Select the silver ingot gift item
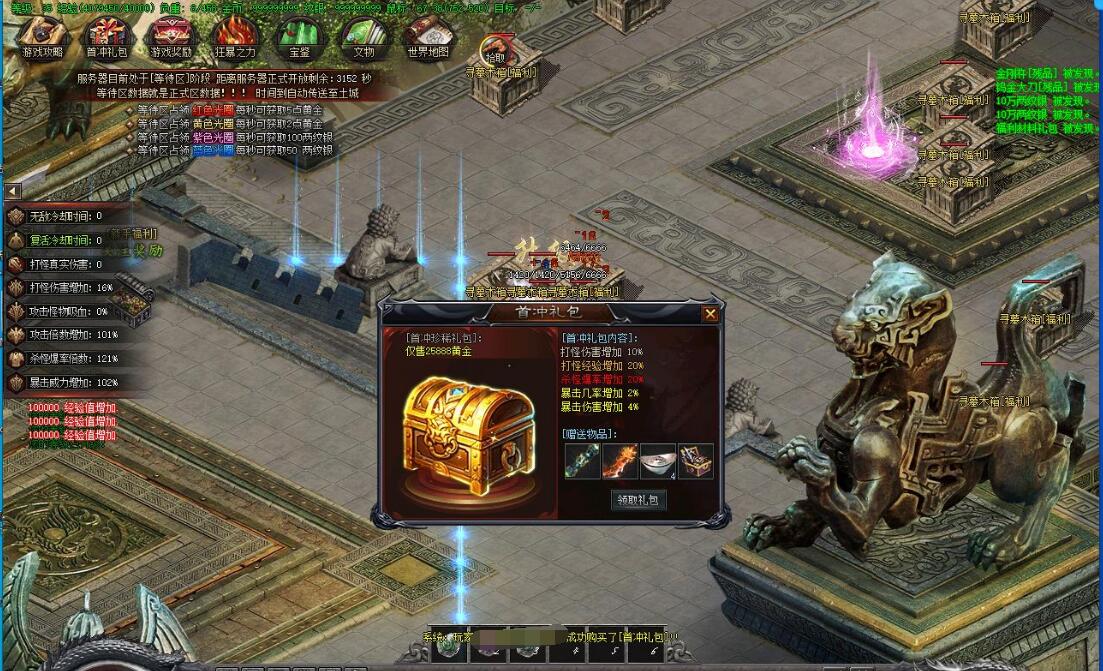Viewport: 1103px width, 671px height. click(x=658, y=461)
